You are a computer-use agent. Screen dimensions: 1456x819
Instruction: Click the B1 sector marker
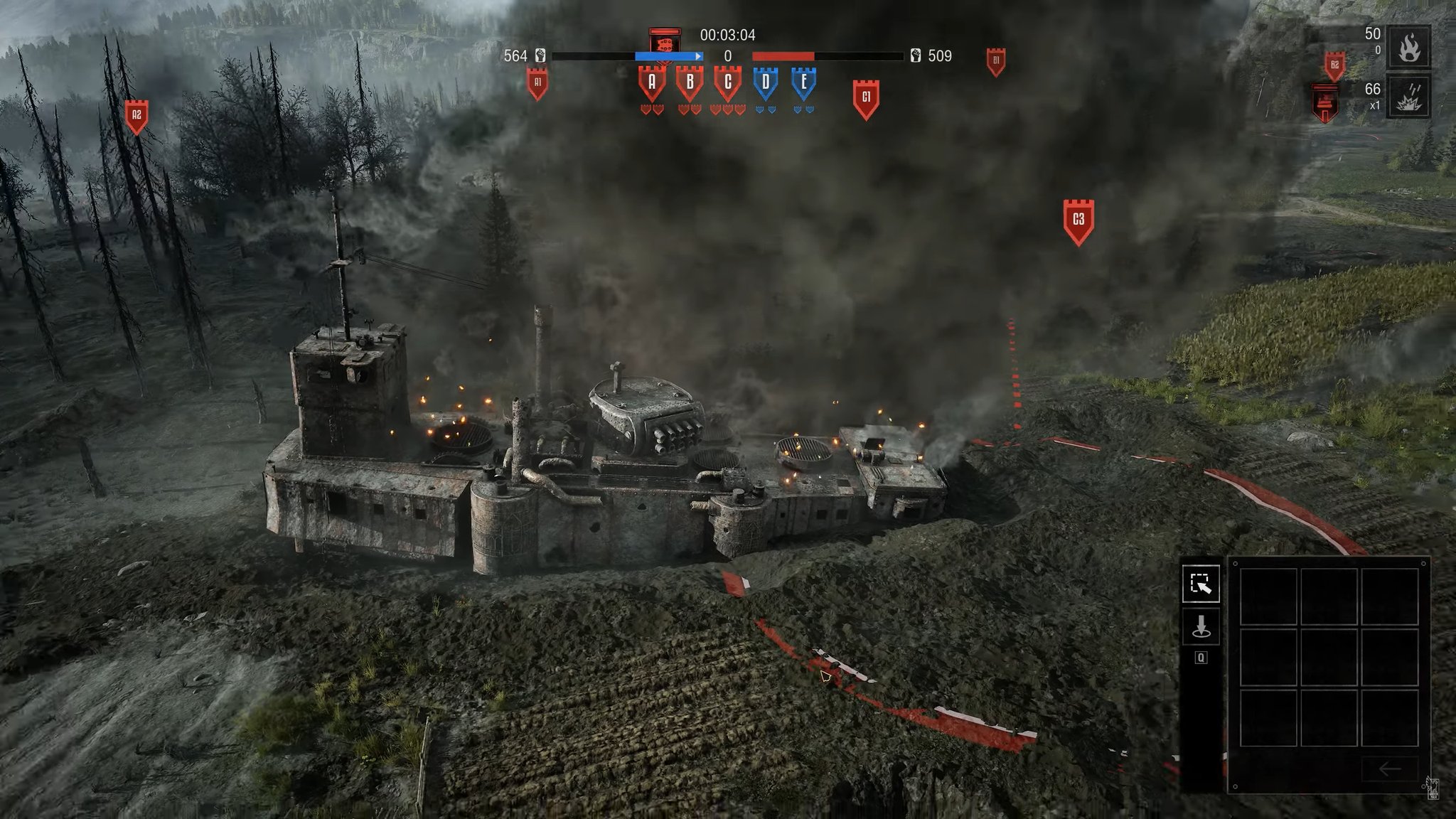pyautogui.click(x=996, y=61)
